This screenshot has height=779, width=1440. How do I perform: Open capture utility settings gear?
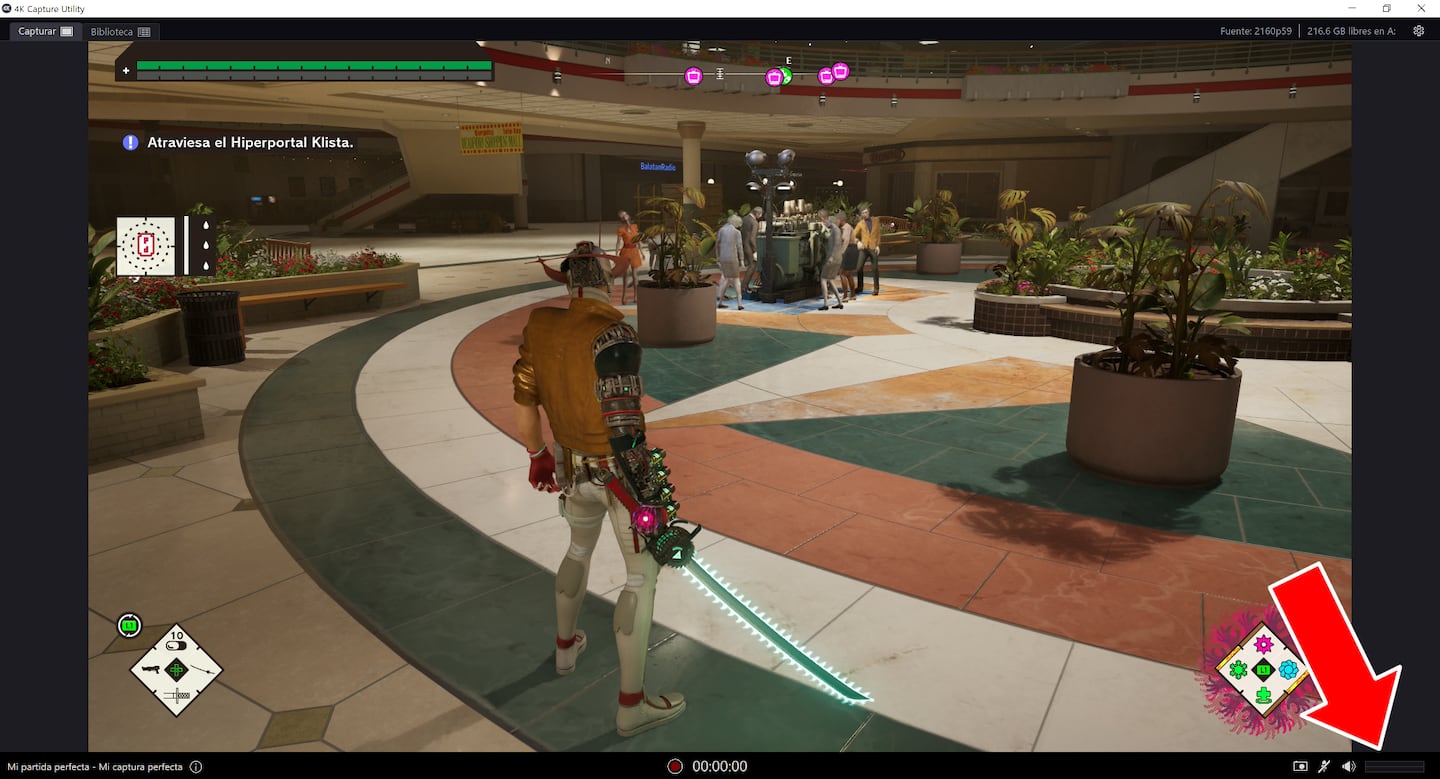coord(1418,31)
